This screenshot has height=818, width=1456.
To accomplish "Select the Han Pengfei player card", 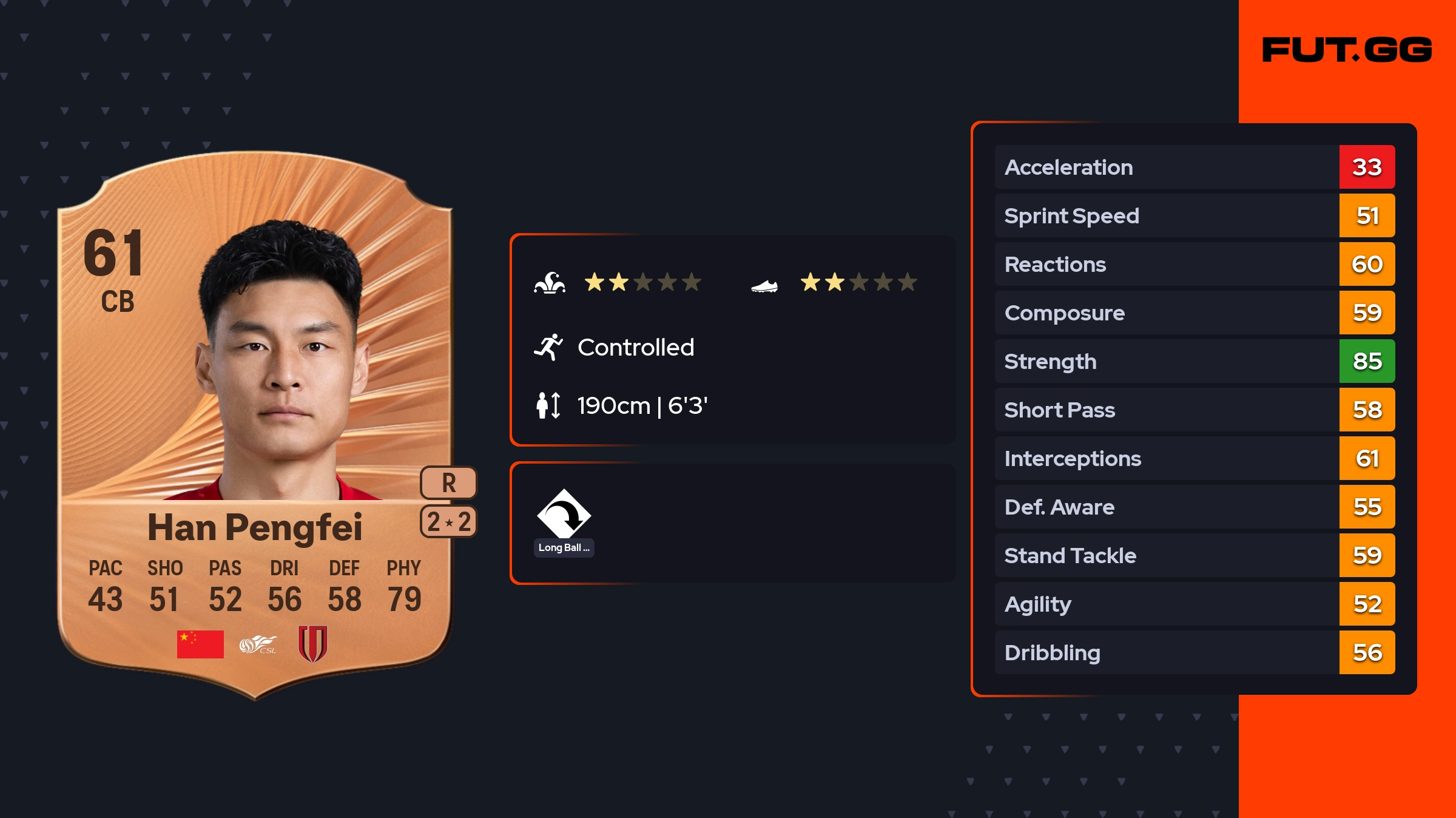I will 255,425.
